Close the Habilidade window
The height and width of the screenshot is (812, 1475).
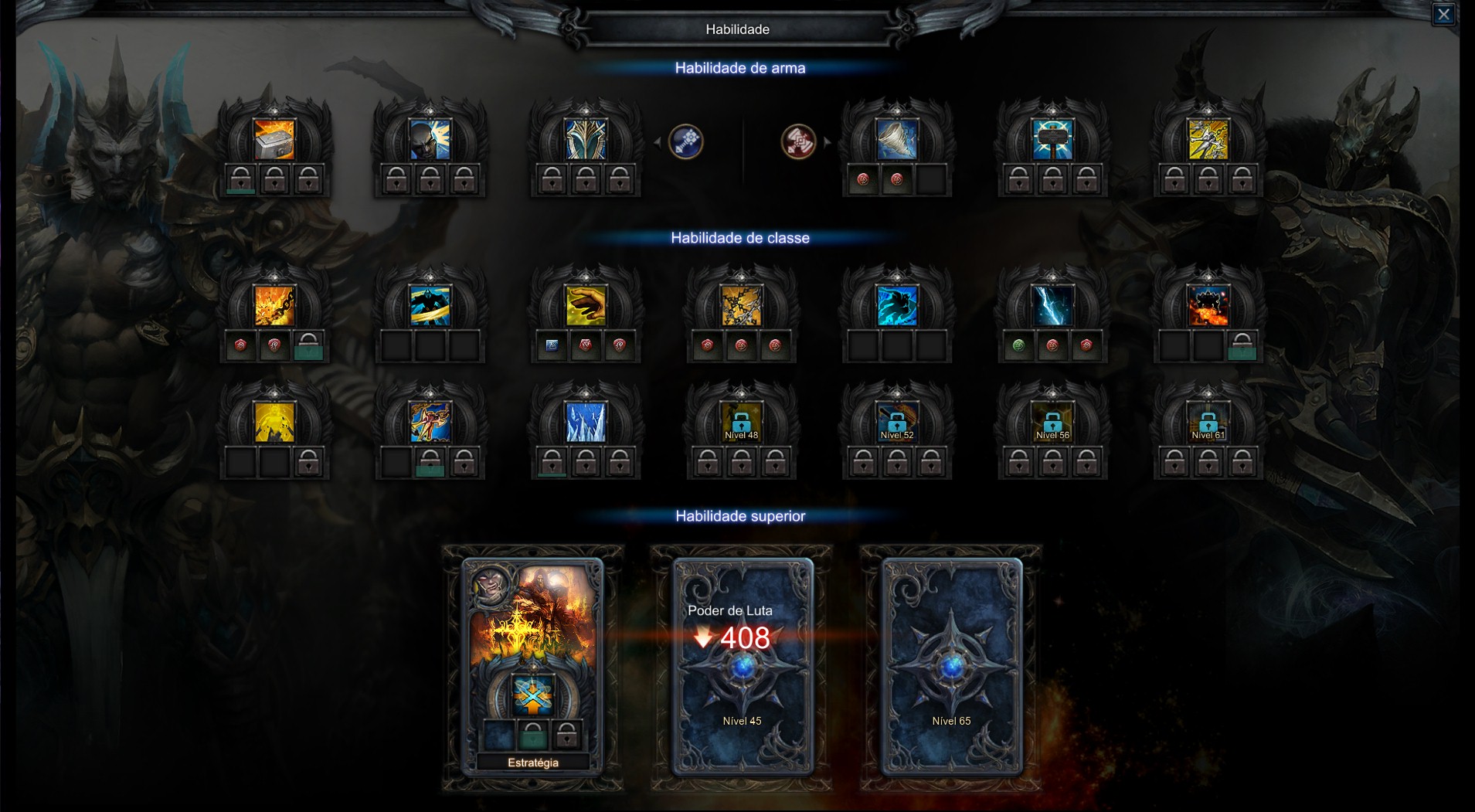click(1443, 15)
